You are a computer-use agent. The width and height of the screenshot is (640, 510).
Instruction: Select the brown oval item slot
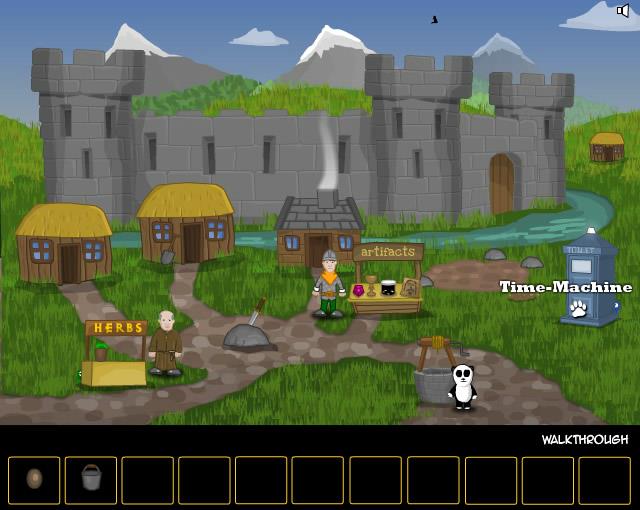coord(34,479)
